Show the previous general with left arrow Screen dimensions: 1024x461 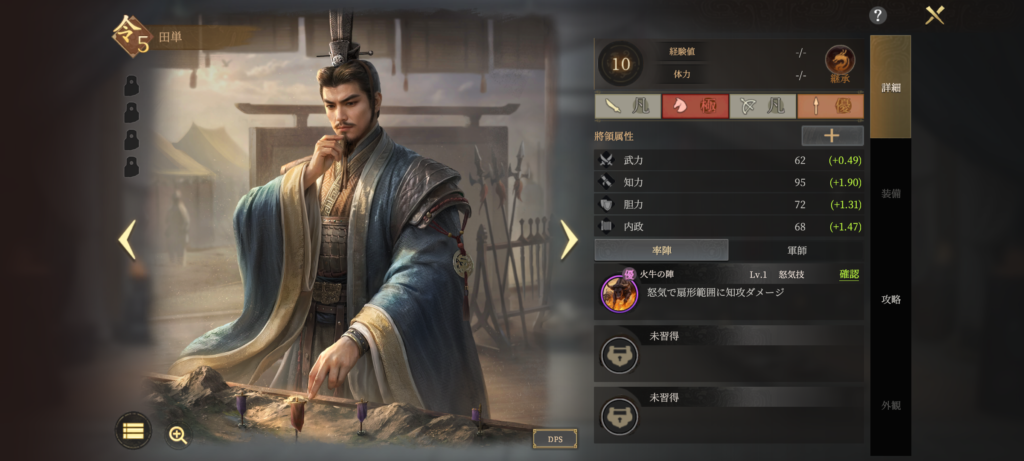[127, 239]
